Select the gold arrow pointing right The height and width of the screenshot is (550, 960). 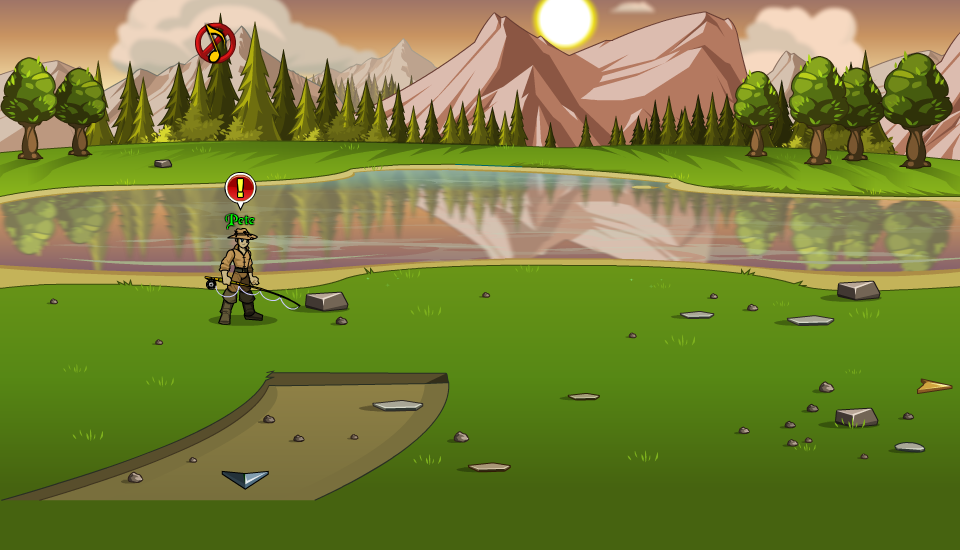pyautogui.click(x=934, y=386)
